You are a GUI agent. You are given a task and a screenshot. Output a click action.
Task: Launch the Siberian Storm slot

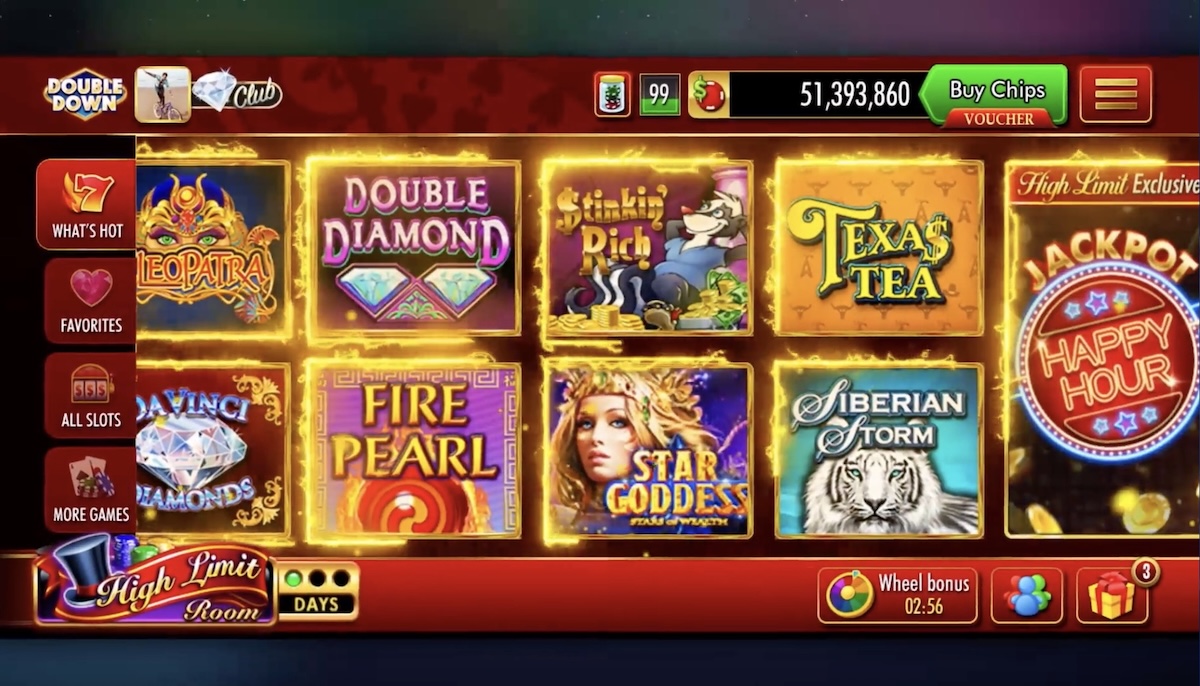pos(879,450)
